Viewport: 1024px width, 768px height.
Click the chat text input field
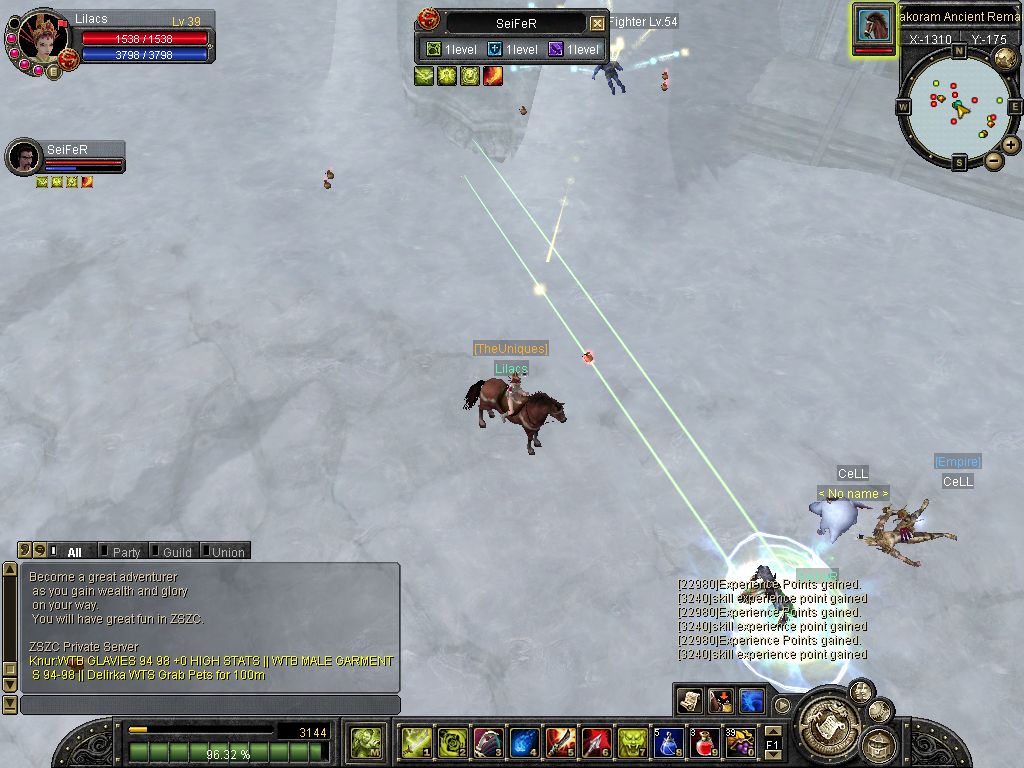coord(210,705)
